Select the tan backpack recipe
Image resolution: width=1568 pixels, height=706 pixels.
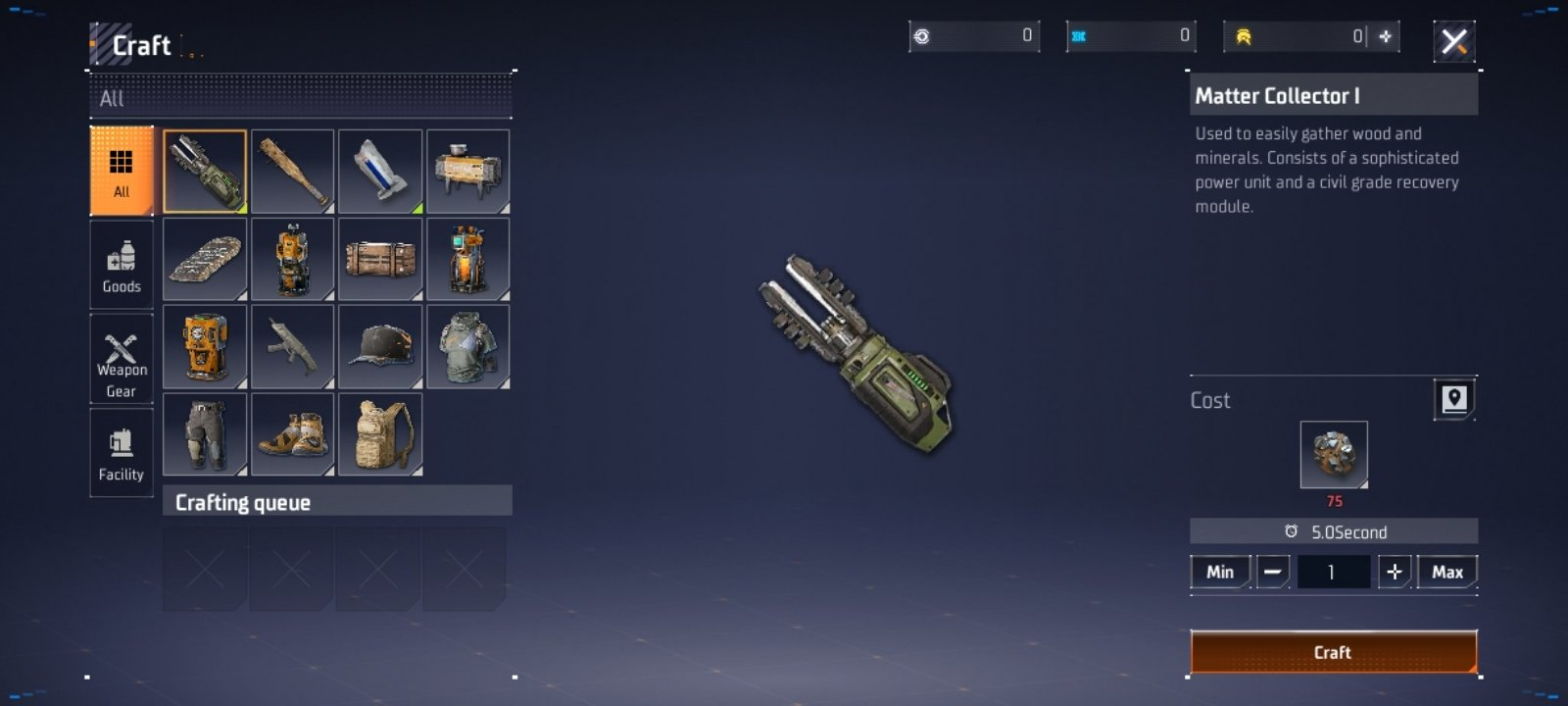click(x=380, y=433)
